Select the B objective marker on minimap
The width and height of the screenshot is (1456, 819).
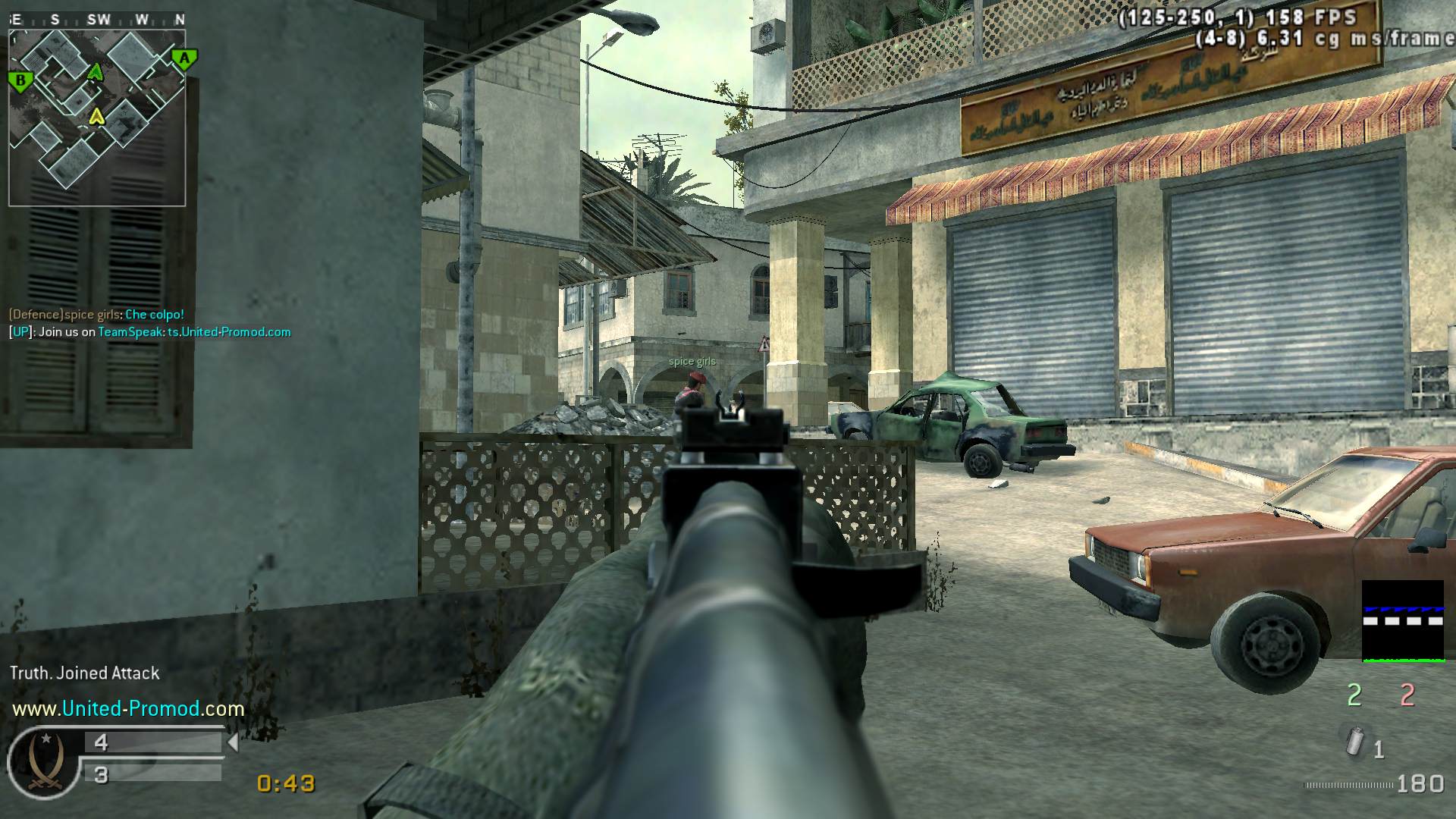[20, 80]
